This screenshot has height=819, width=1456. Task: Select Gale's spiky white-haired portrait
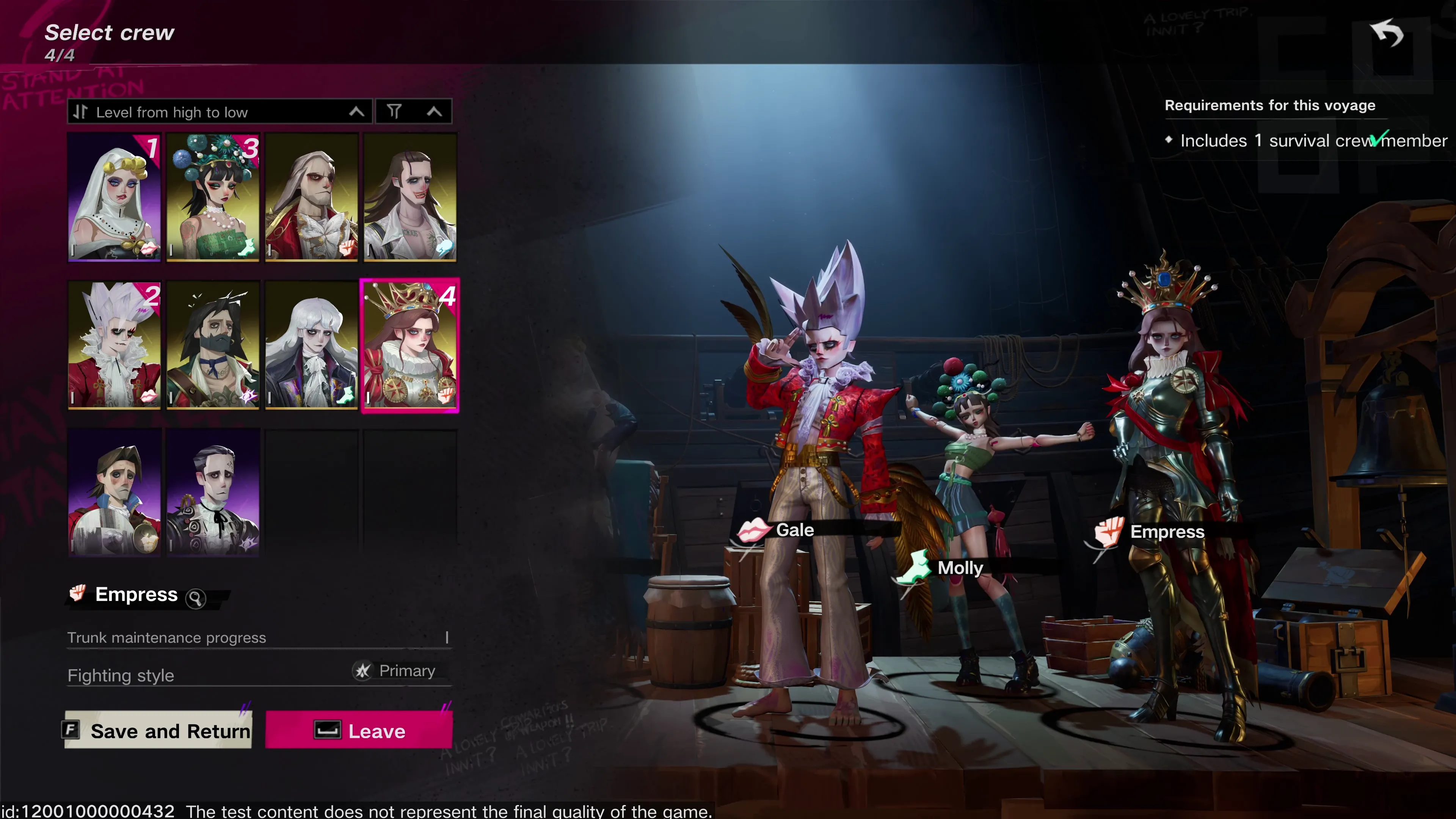(x=114, y=345)
